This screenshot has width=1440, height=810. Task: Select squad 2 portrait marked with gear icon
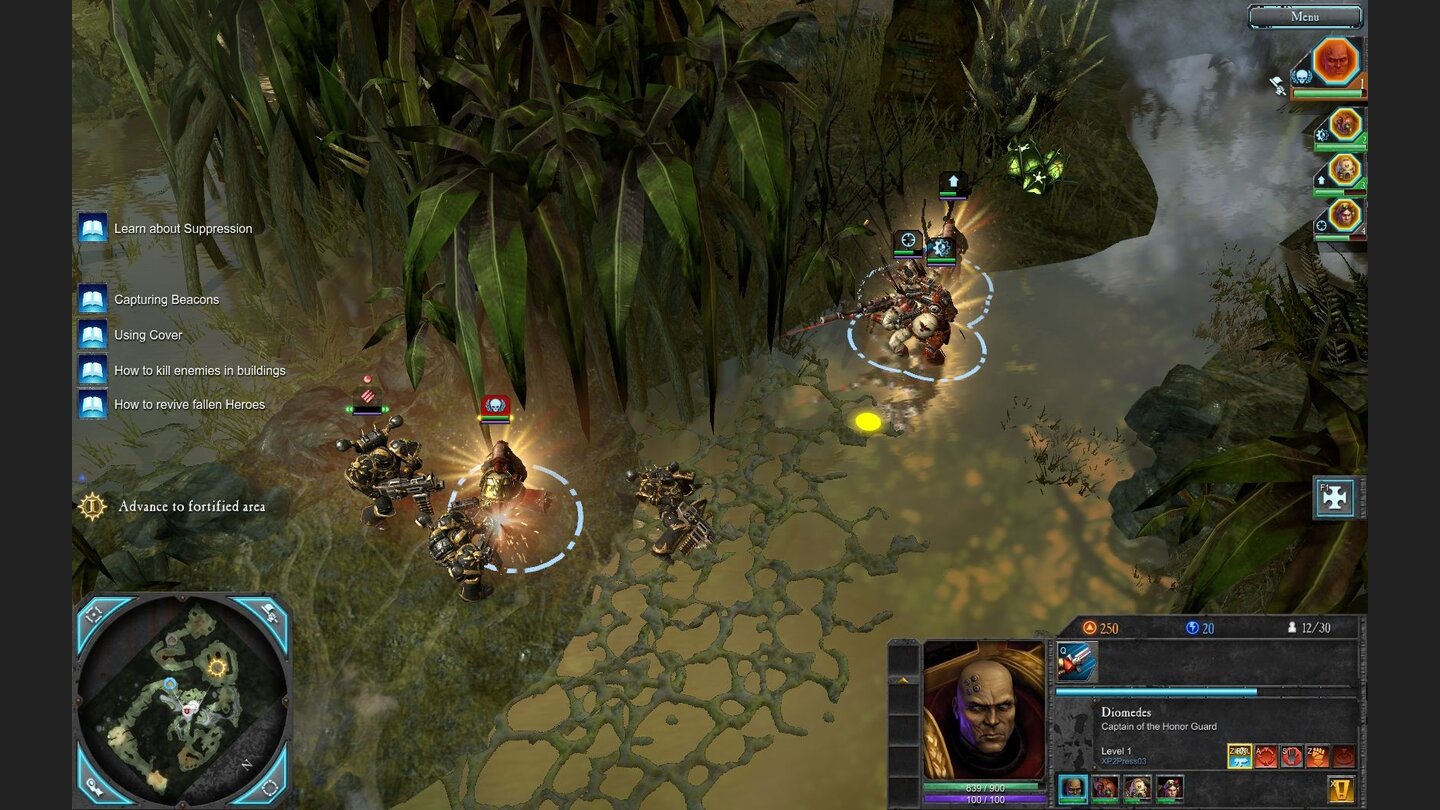click(1346, 124)
